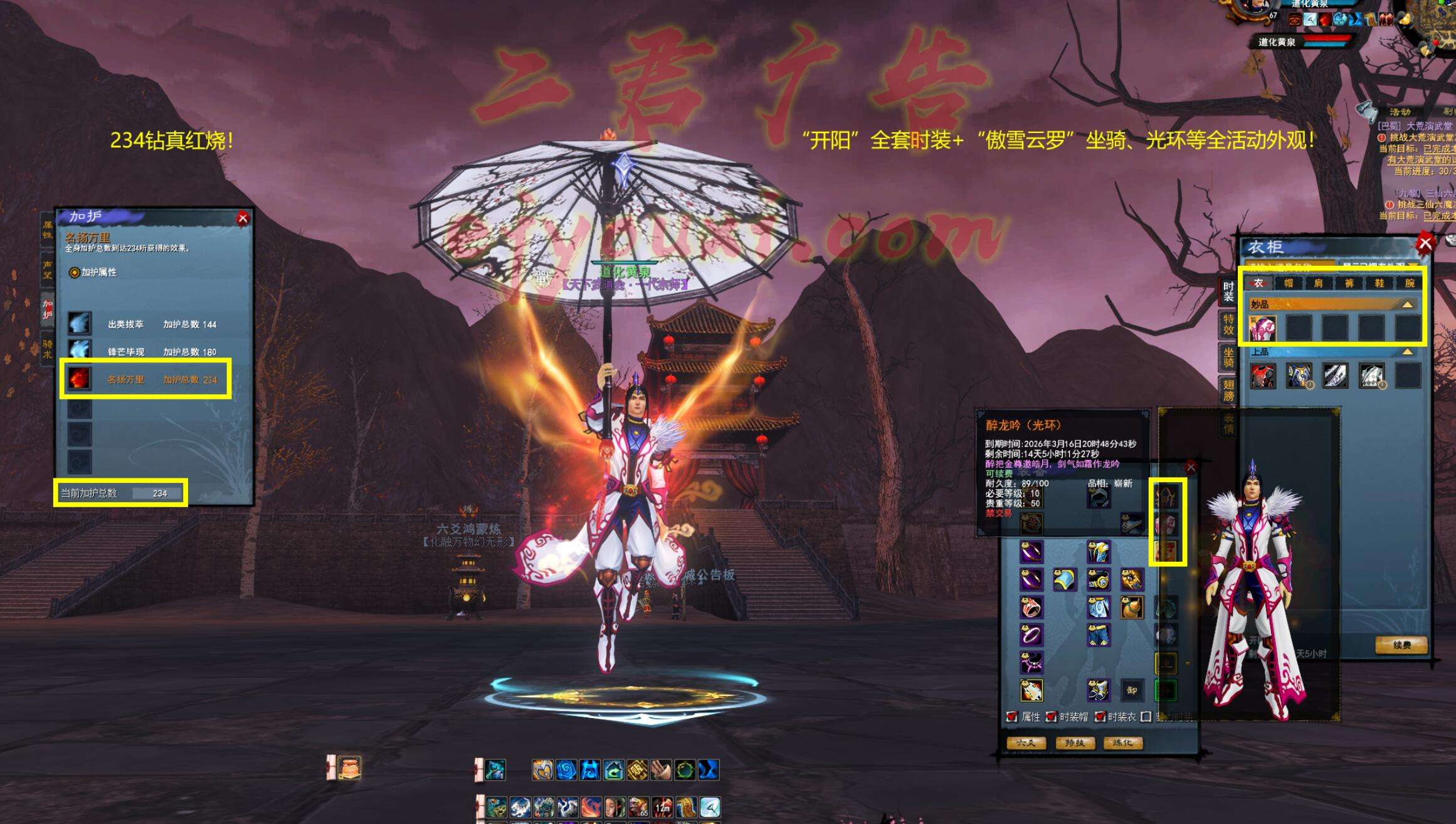Collapse the 妙品 outfit section
1456x824 pixels.
tap(1407, 304)
